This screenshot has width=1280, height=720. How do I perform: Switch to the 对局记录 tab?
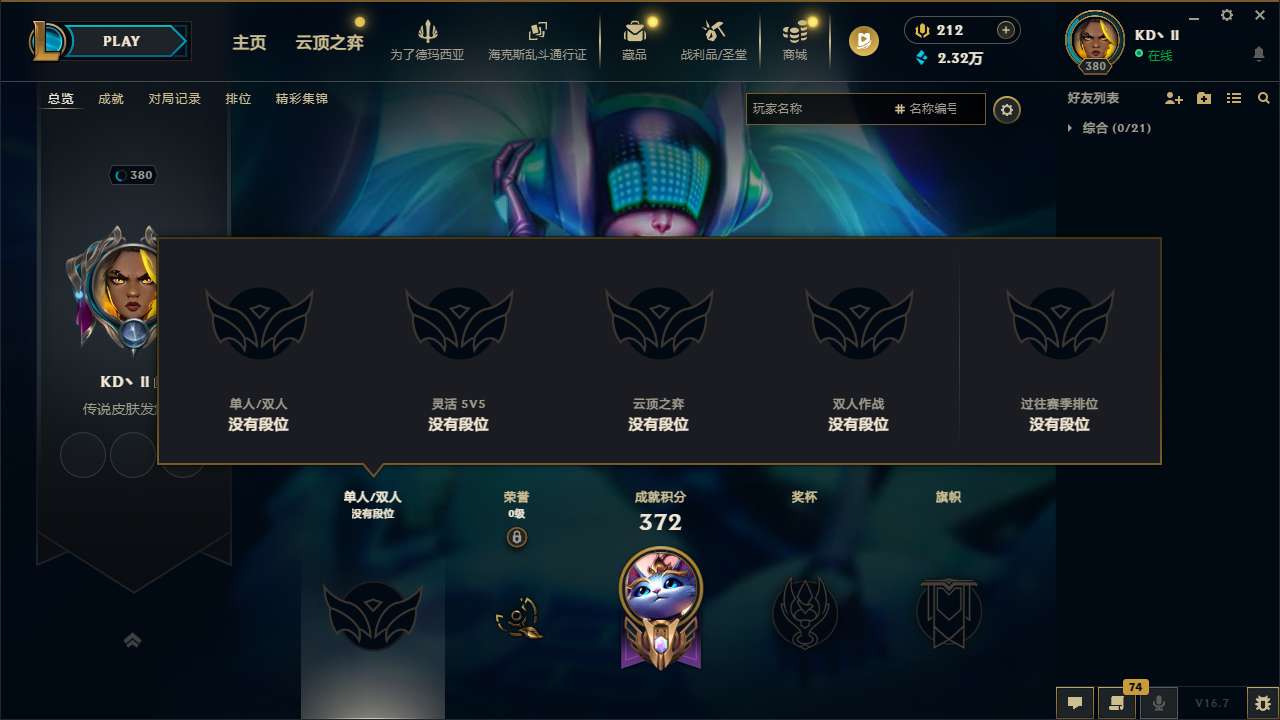175,99
